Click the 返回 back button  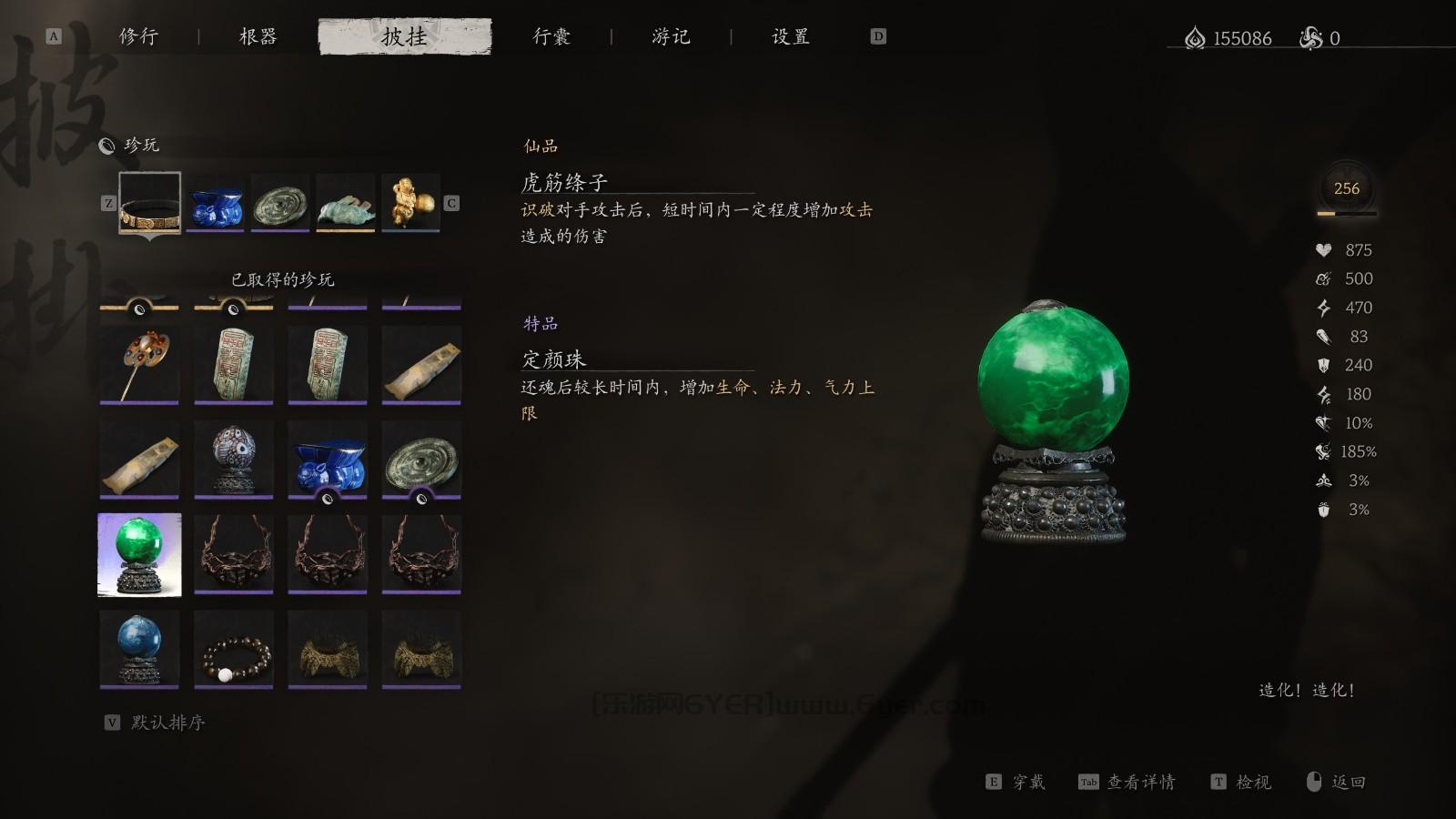click(x=1350, y=782)
